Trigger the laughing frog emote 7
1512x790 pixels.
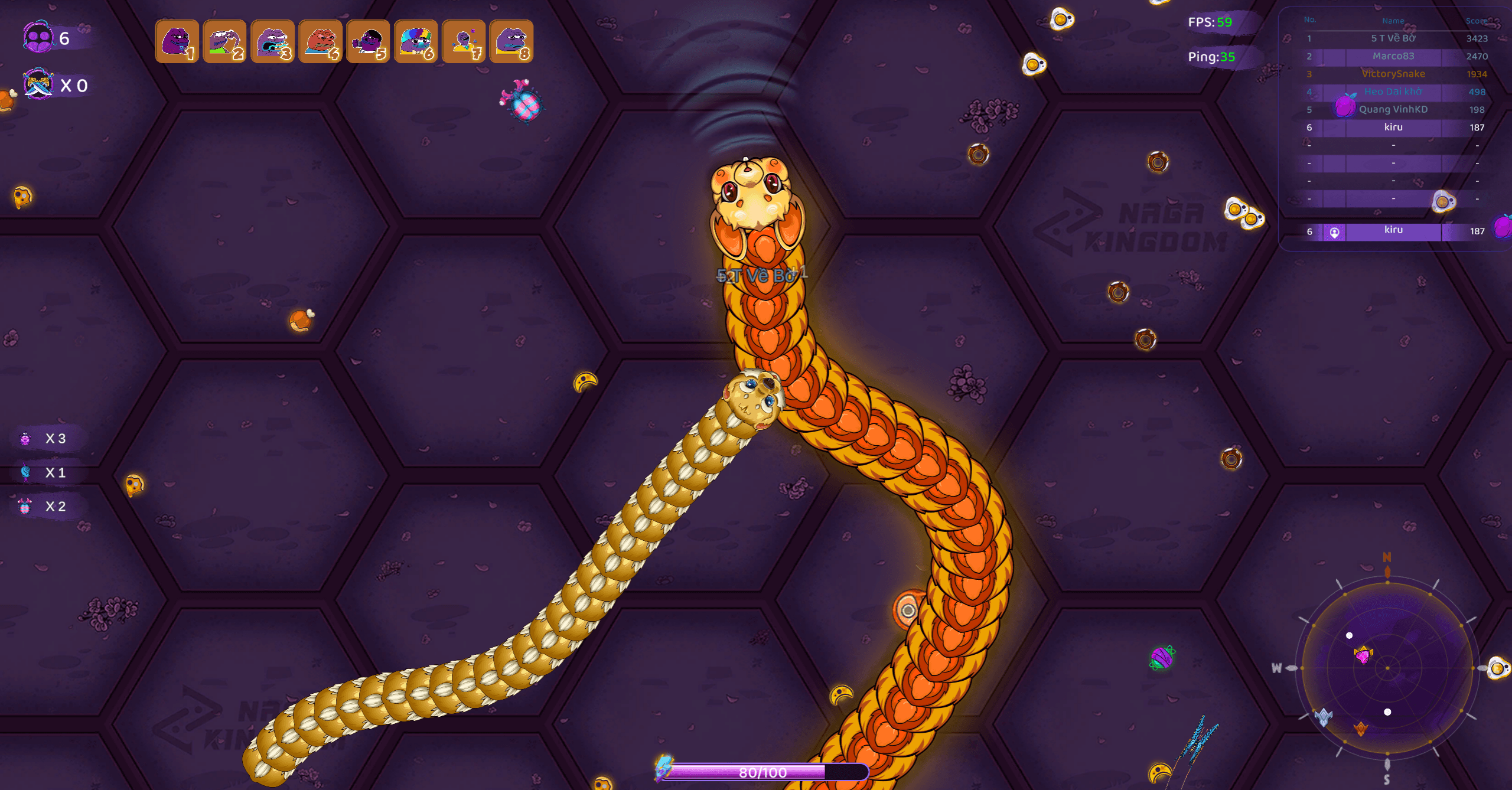[464, 41]
